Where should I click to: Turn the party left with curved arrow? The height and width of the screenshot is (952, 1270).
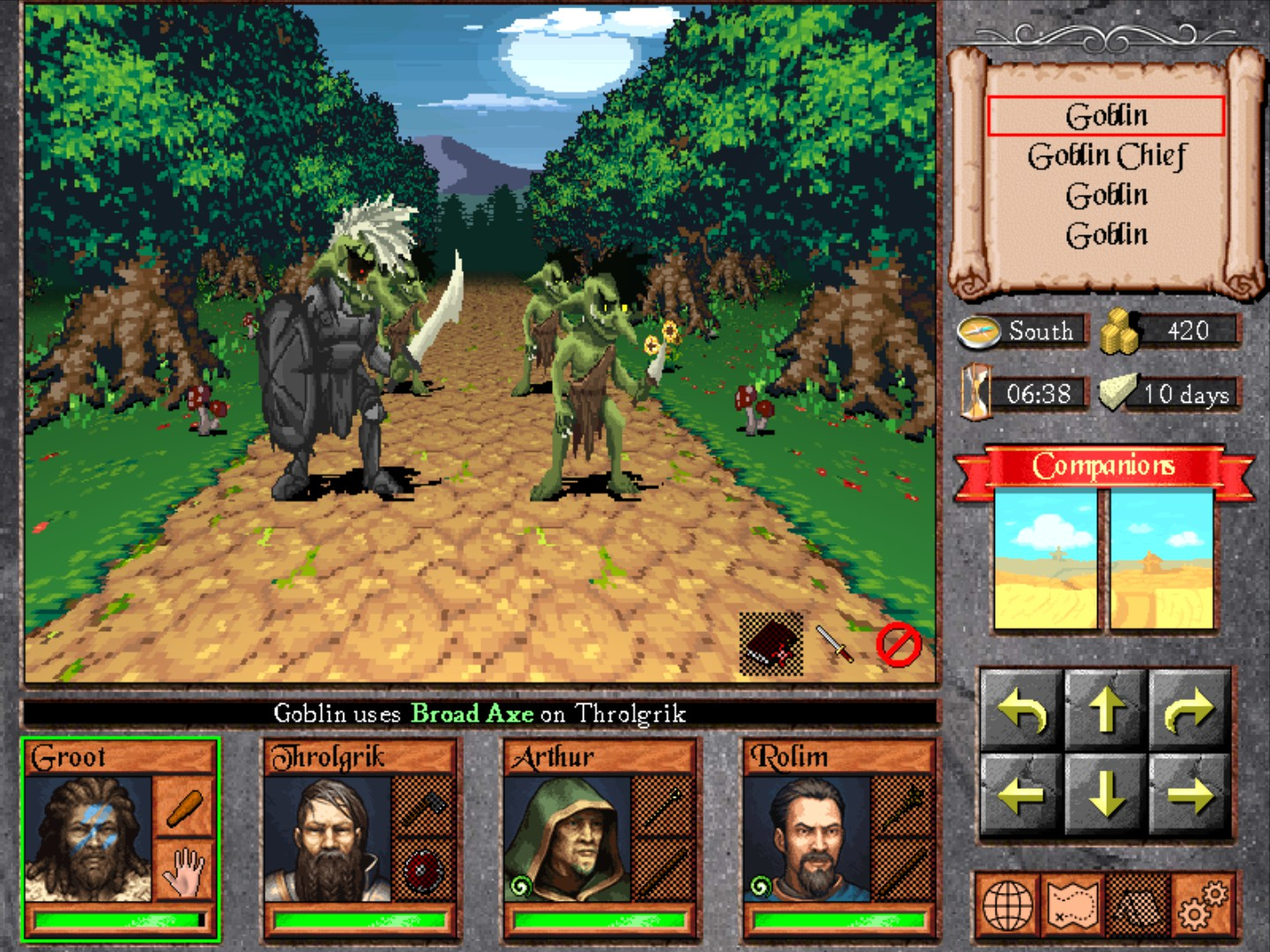[x=1022, y=710]
